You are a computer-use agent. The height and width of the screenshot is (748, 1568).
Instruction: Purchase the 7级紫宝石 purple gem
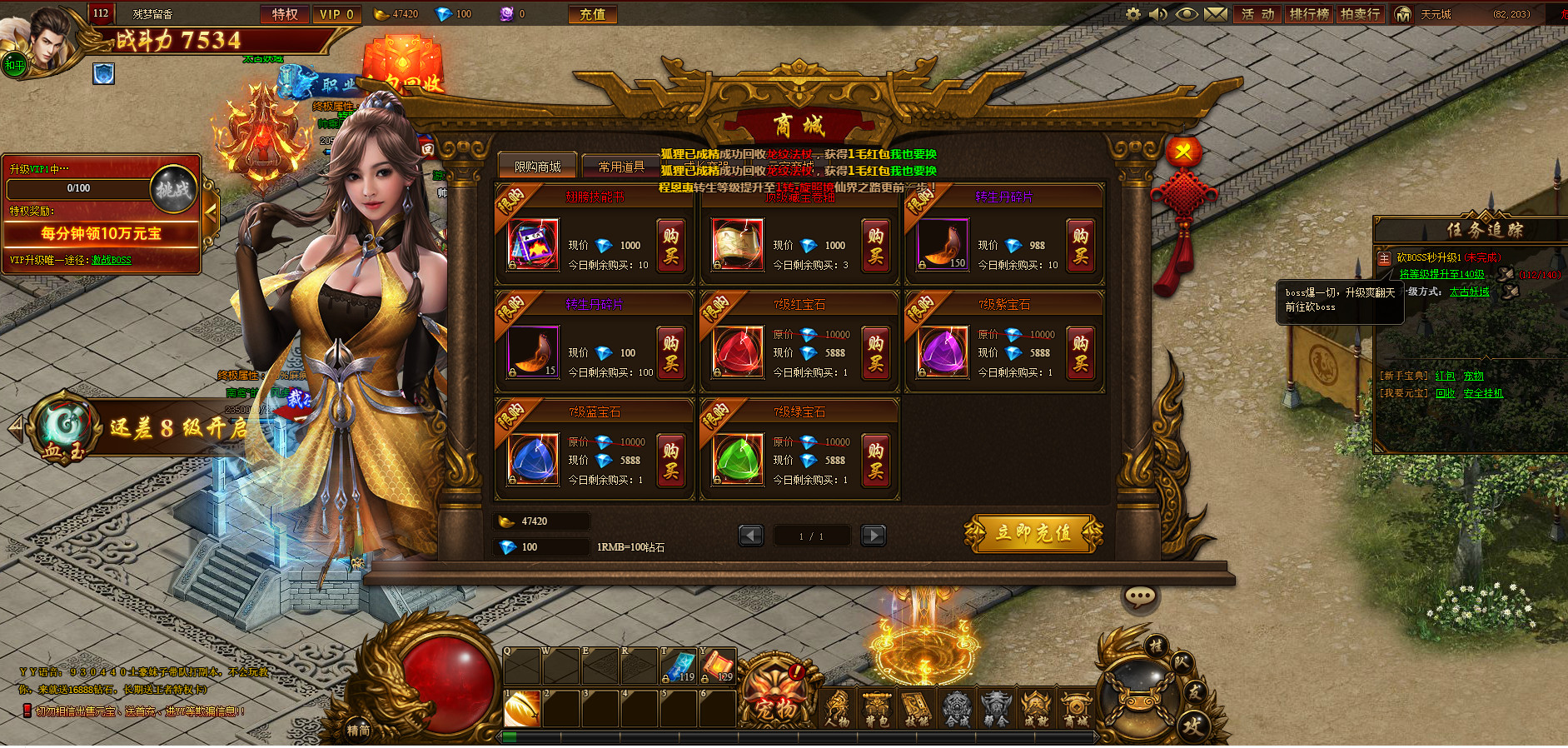pyautogui.click(x=1080, y=353)
